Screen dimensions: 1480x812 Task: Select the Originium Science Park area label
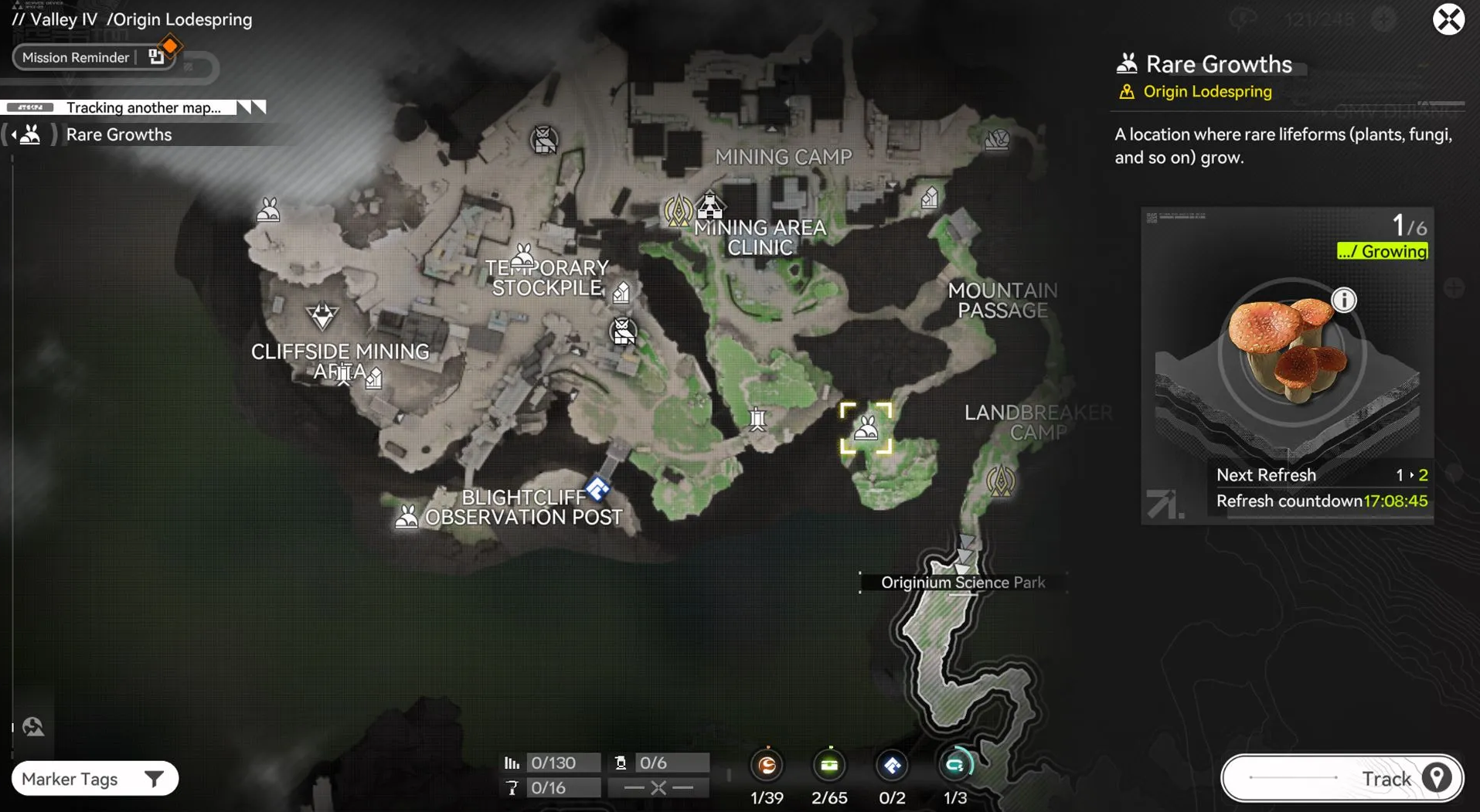(962, 583)
